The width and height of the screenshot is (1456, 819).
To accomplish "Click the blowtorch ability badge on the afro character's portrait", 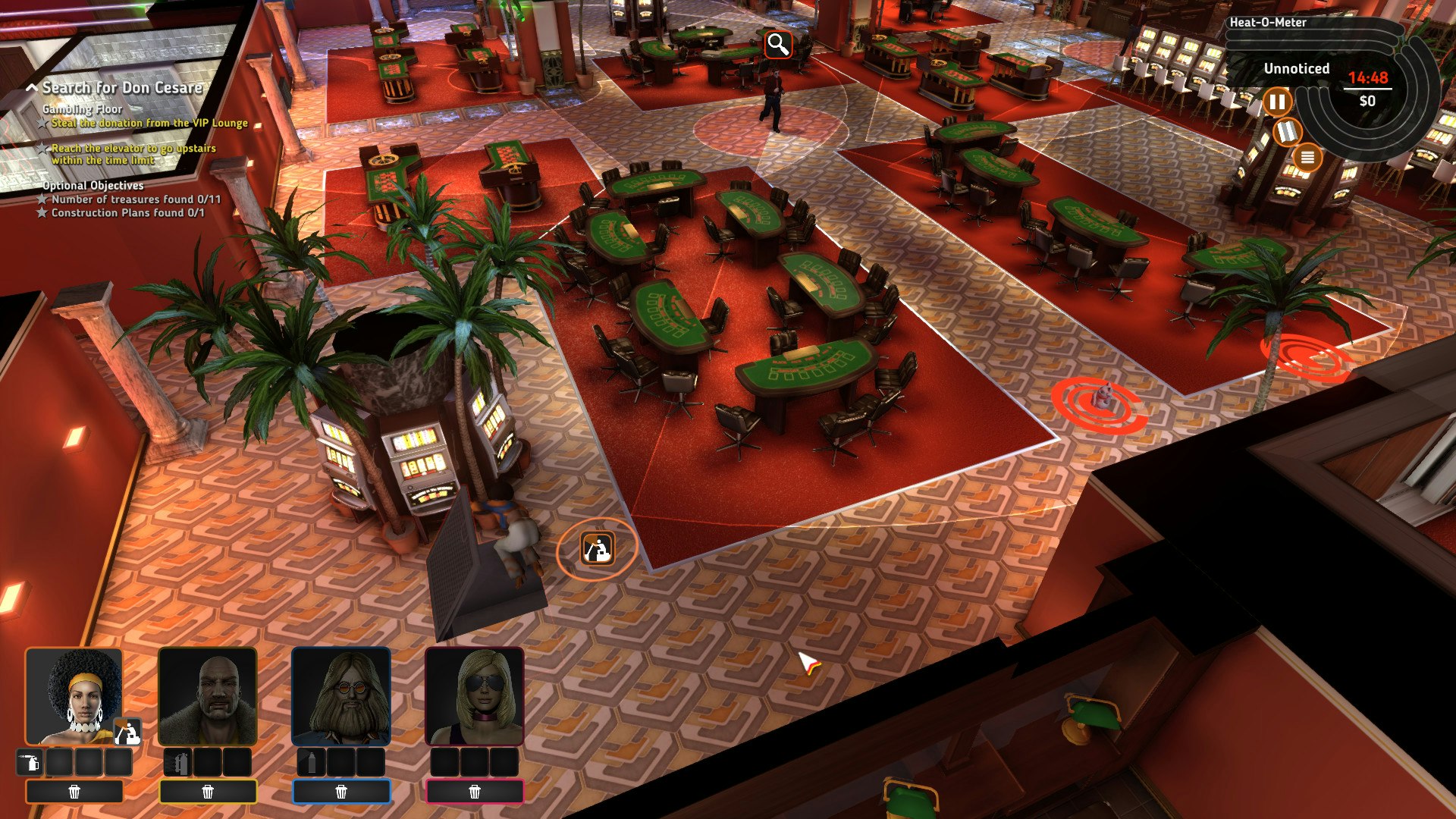I will [127, 733].
